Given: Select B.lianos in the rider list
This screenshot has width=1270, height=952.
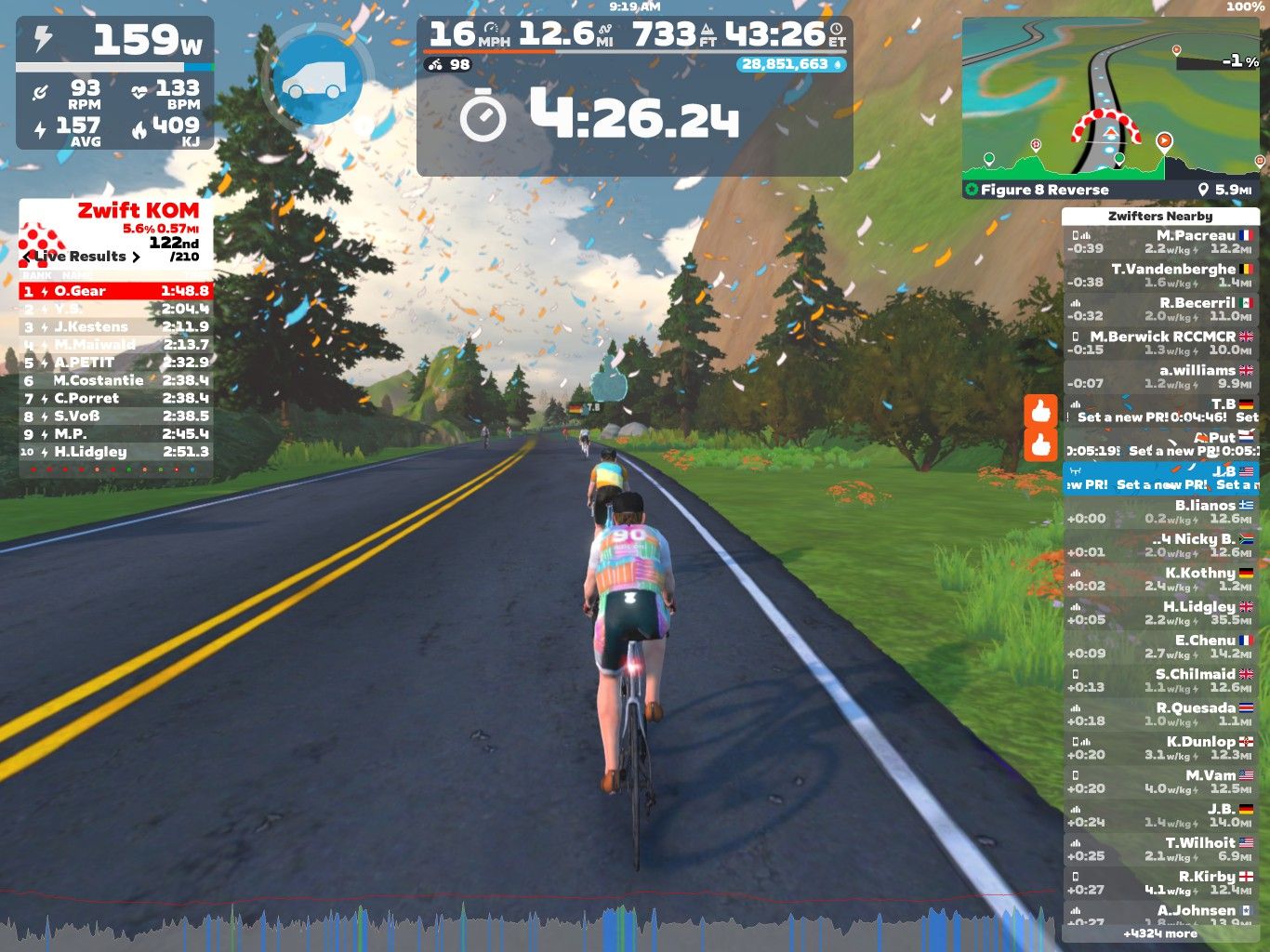Looking at the screenshot, I should (x=1160, y=511).
